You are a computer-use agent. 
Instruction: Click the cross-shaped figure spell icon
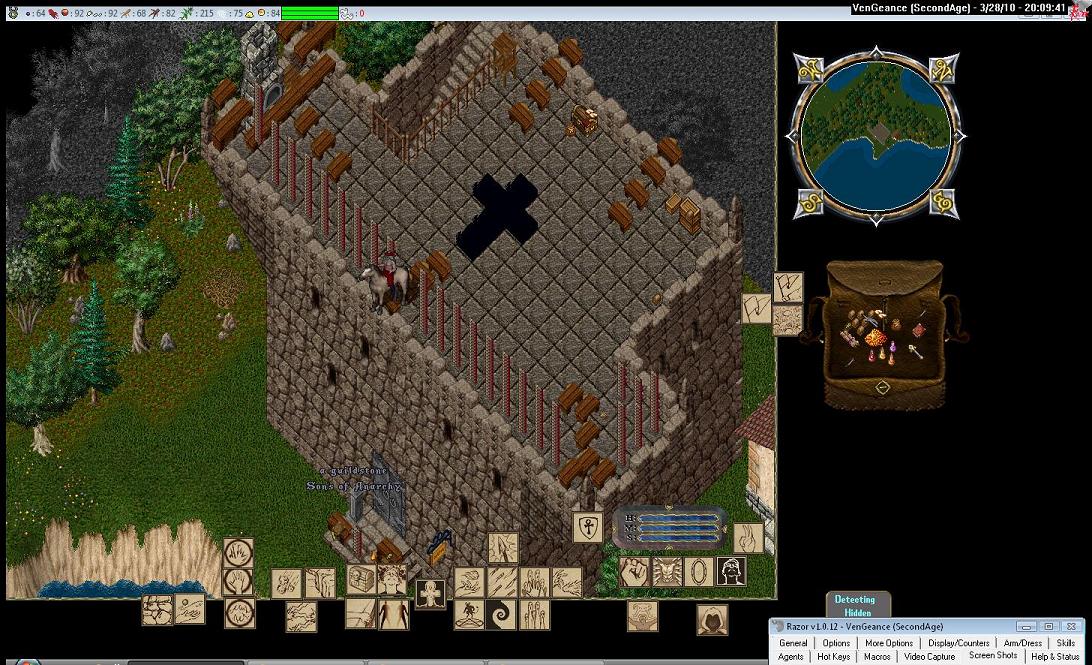click(x=431, y=593)
